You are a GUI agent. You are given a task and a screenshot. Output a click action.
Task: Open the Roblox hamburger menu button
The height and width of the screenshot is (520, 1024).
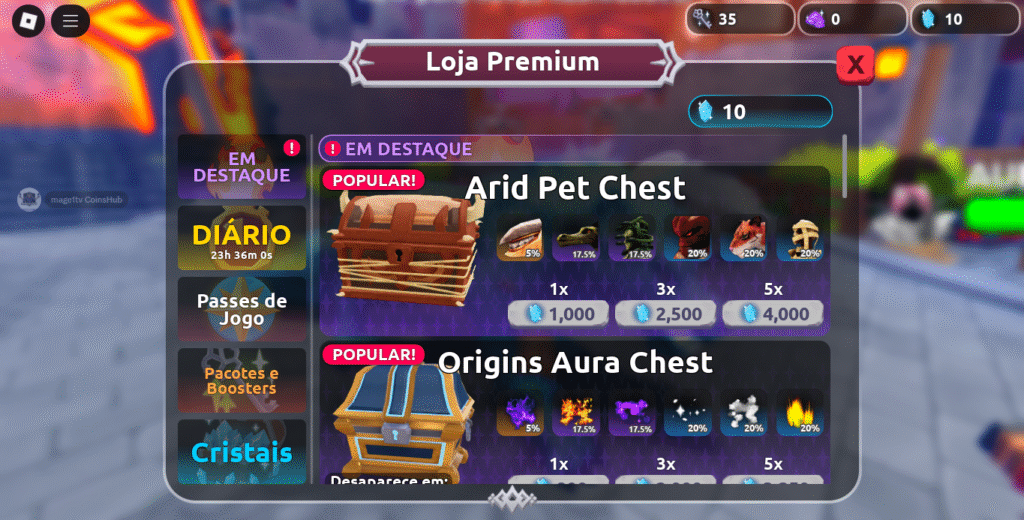(70, 20)
